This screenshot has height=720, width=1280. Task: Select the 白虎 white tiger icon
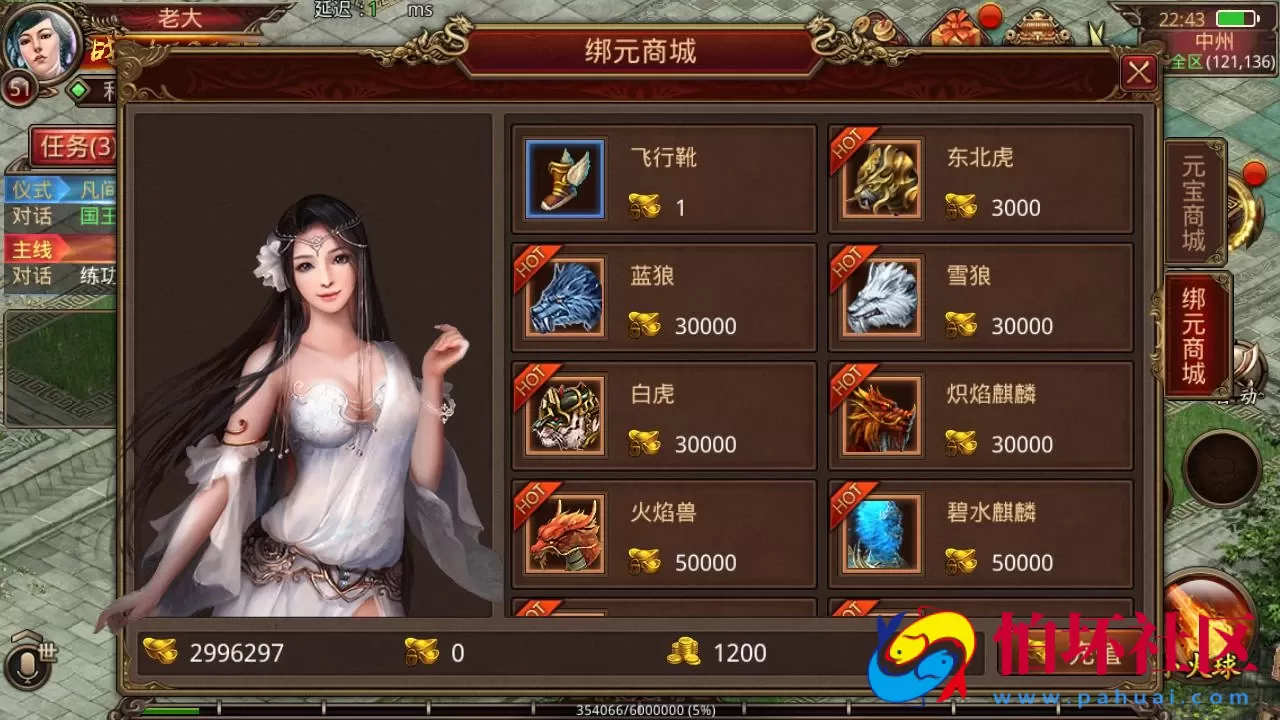tap(563, 416)
